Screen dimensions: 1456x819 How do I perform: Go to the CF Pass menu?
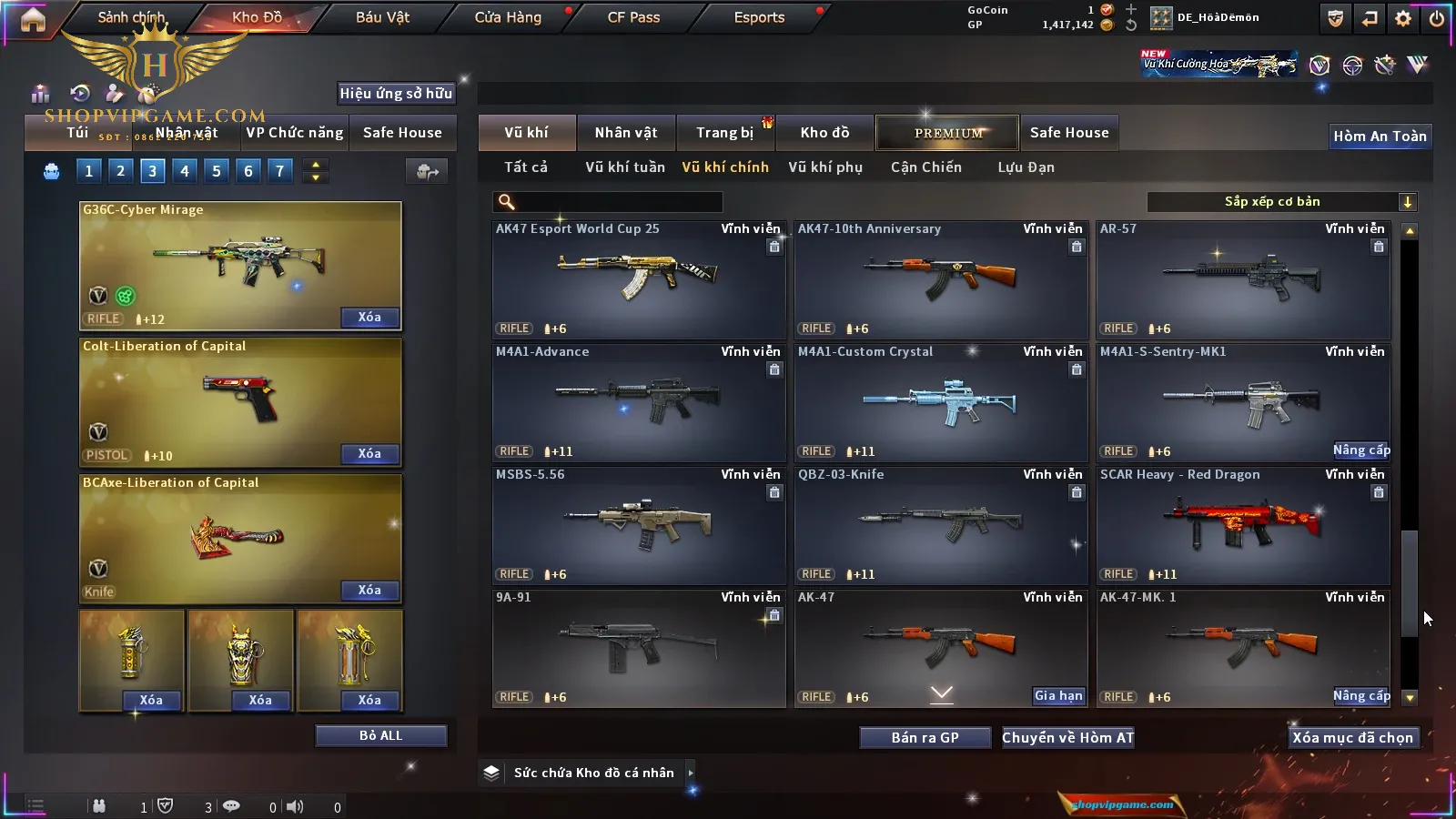pyautogui.click(x=633, y=17)
